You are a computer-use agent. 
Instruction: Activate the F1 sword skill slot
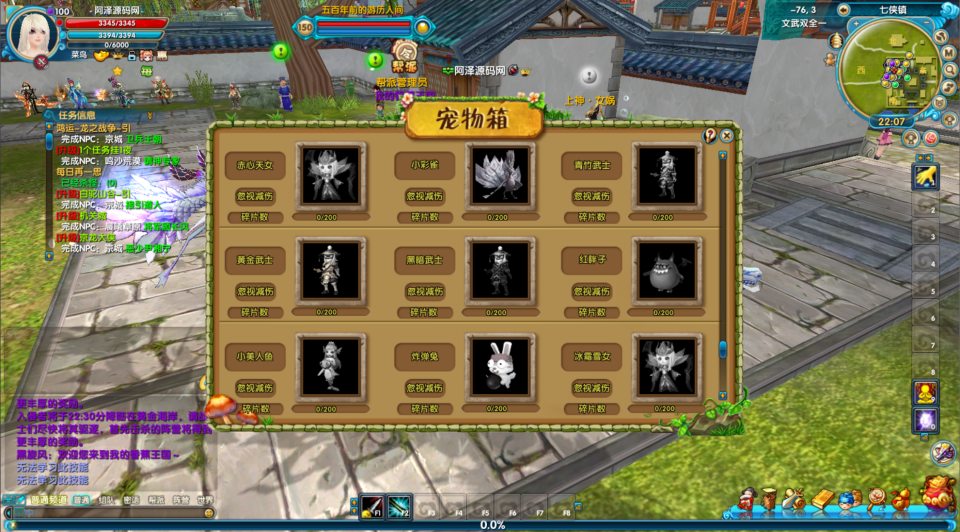[x=373, y=506]
